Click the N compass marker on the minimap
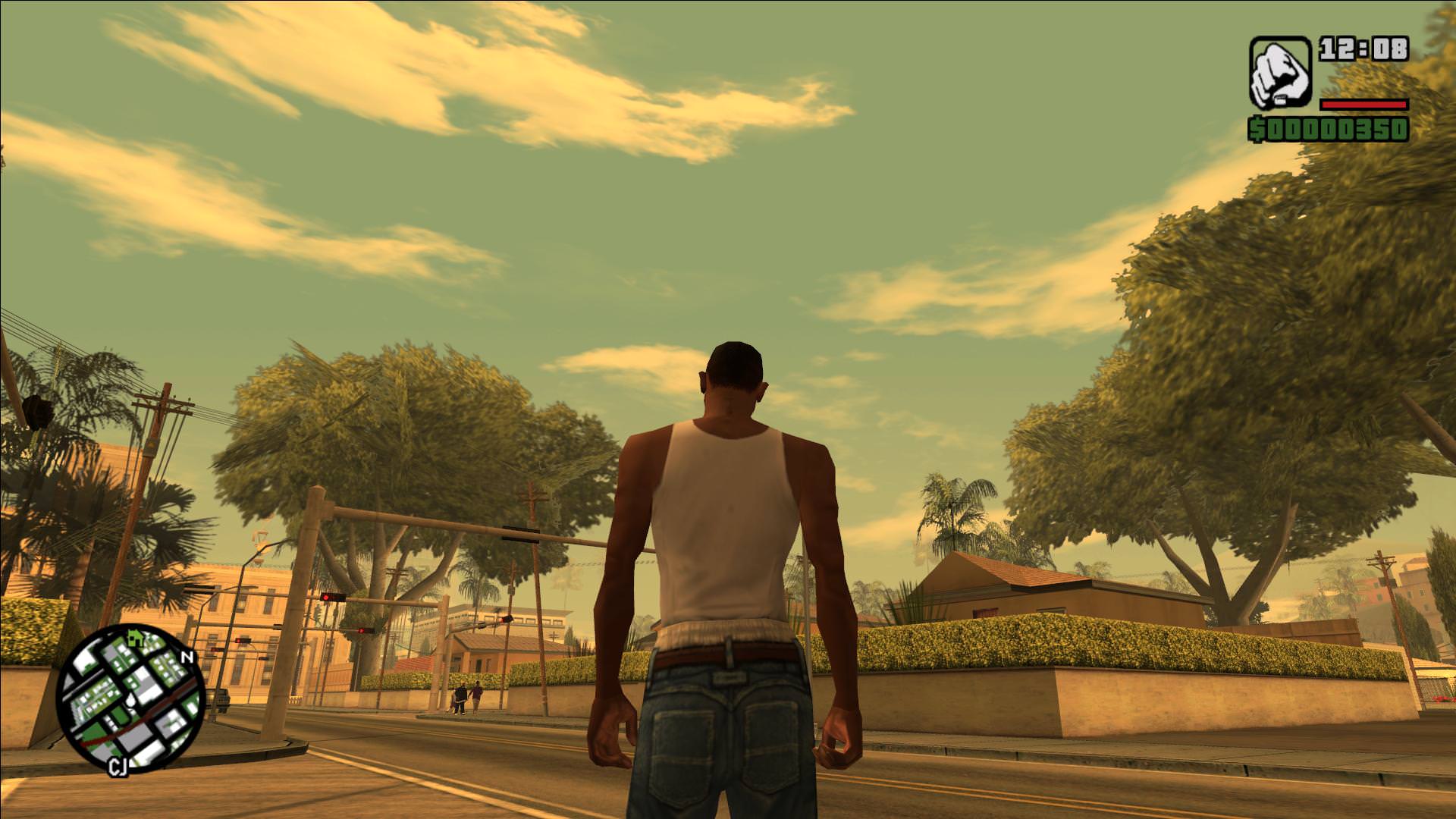 187,657
